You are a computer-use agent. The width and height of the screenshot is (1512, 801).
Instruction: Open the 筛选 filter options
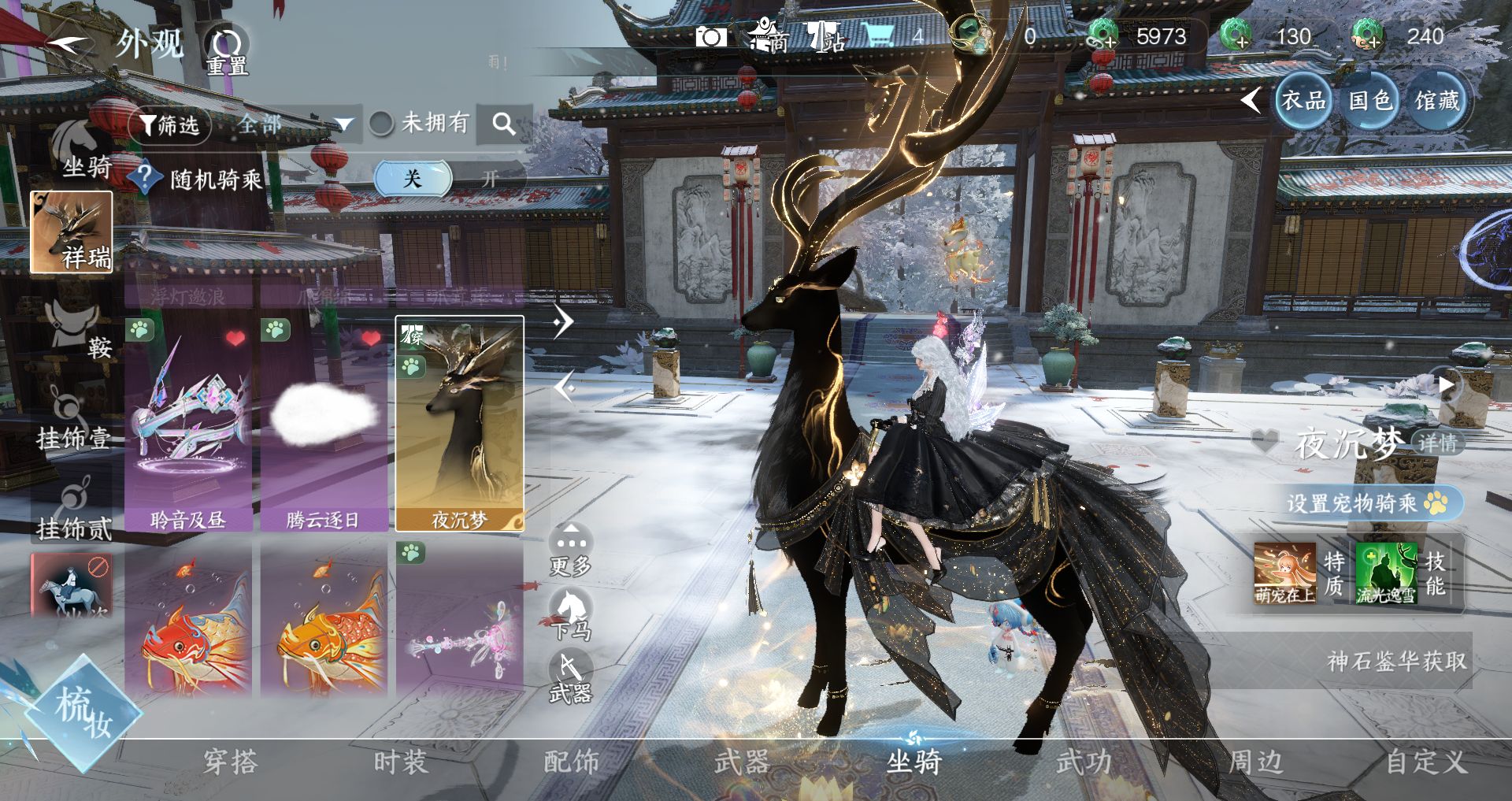(169, 125)
